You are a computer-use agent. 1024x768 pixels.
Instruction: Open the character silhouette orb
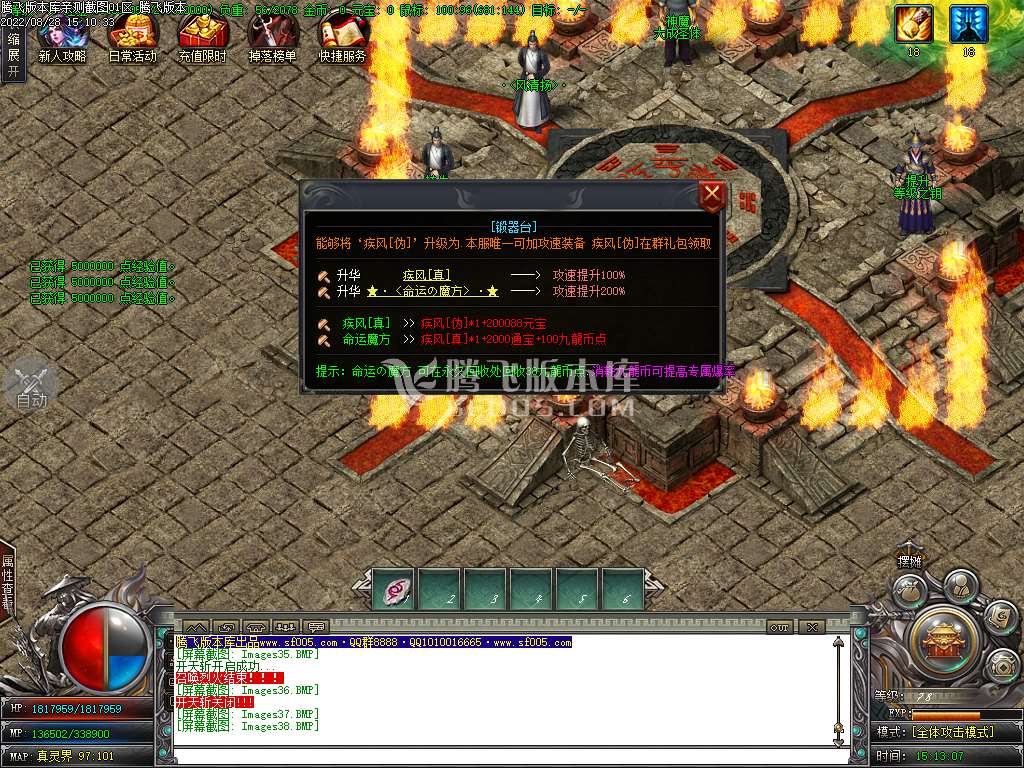(x=959, y=584)
